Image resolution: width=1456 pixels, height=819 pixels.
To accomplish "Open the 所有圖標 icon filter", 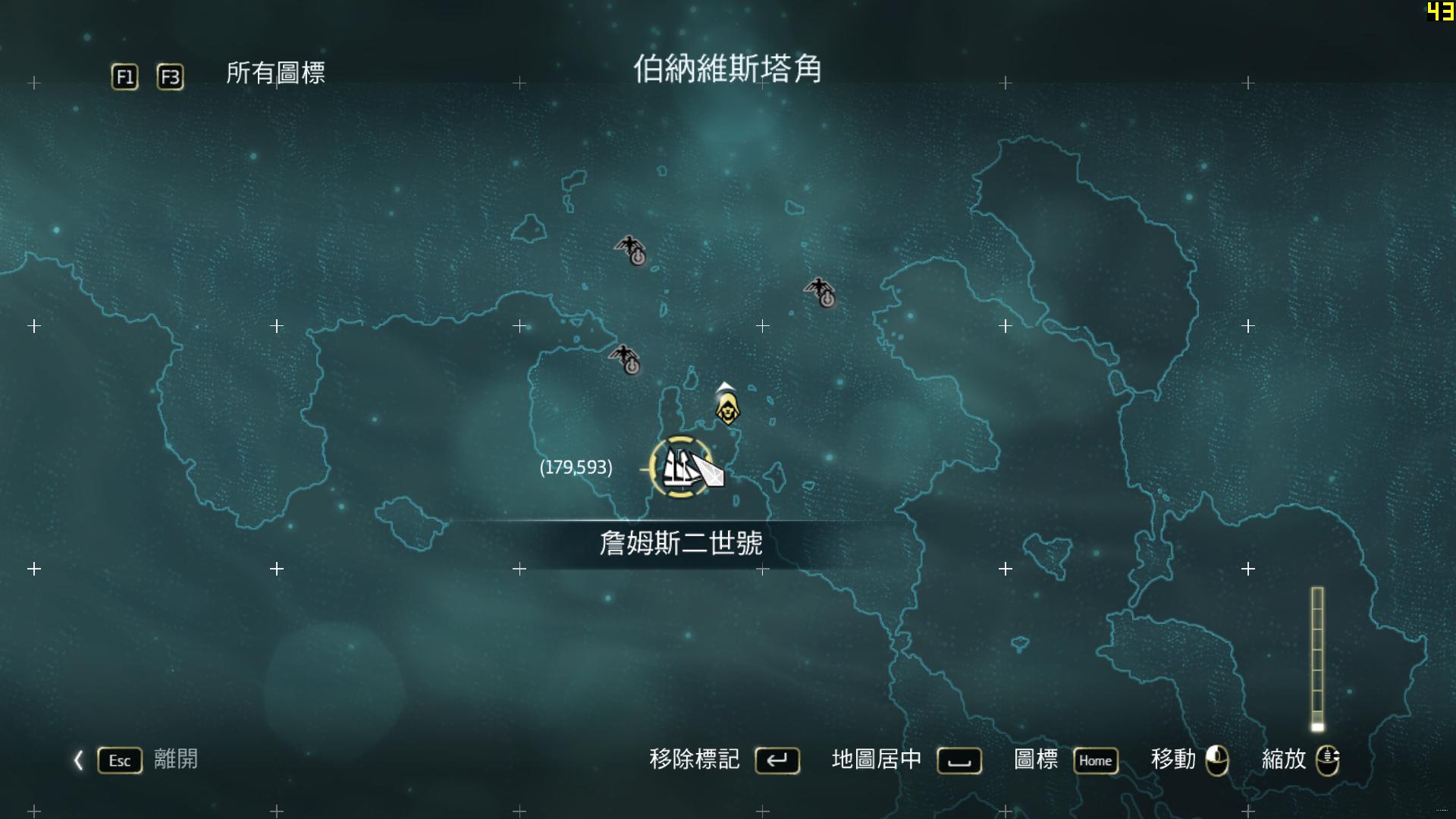I will pyautogui.click(x=275, y=74).
